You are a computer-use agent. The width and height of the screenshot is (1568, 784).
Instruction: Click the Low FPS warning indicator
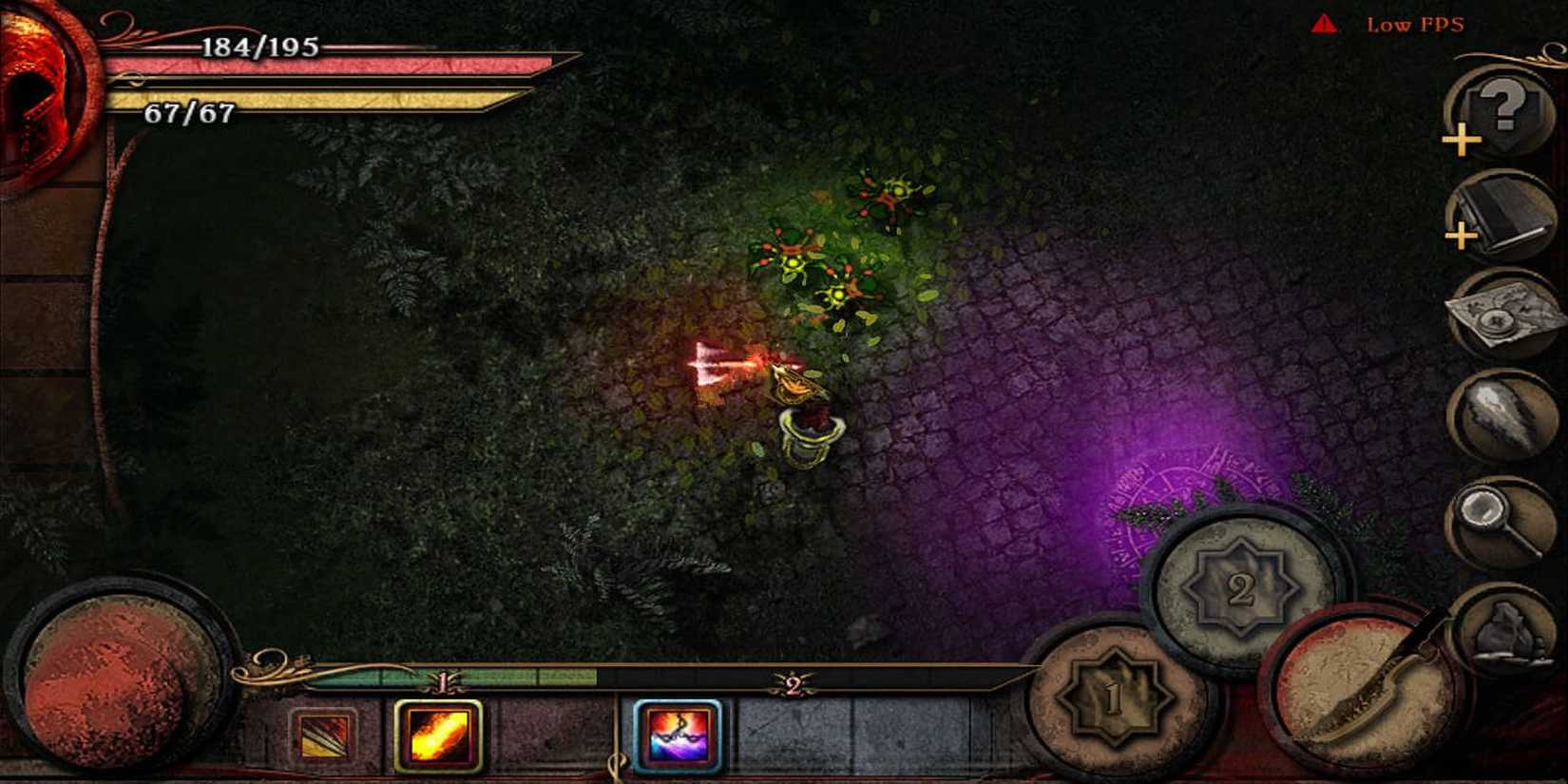[1393, 26]
